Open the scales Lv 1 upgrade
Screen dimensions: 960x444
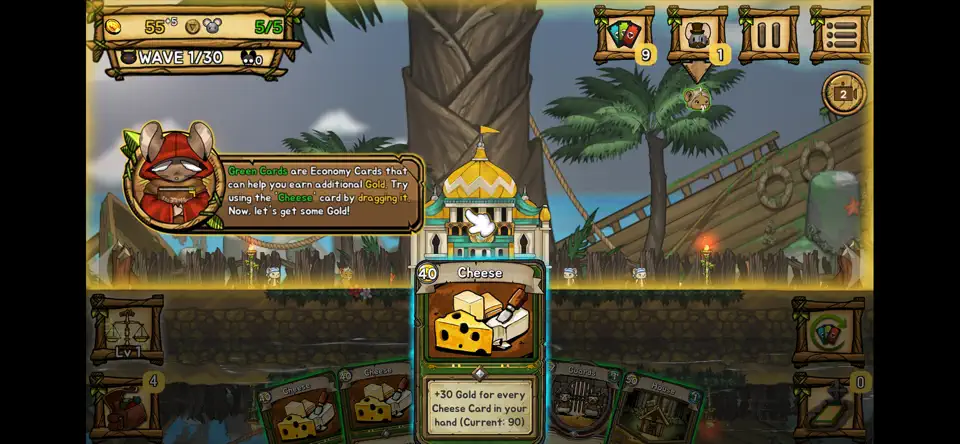127,330
